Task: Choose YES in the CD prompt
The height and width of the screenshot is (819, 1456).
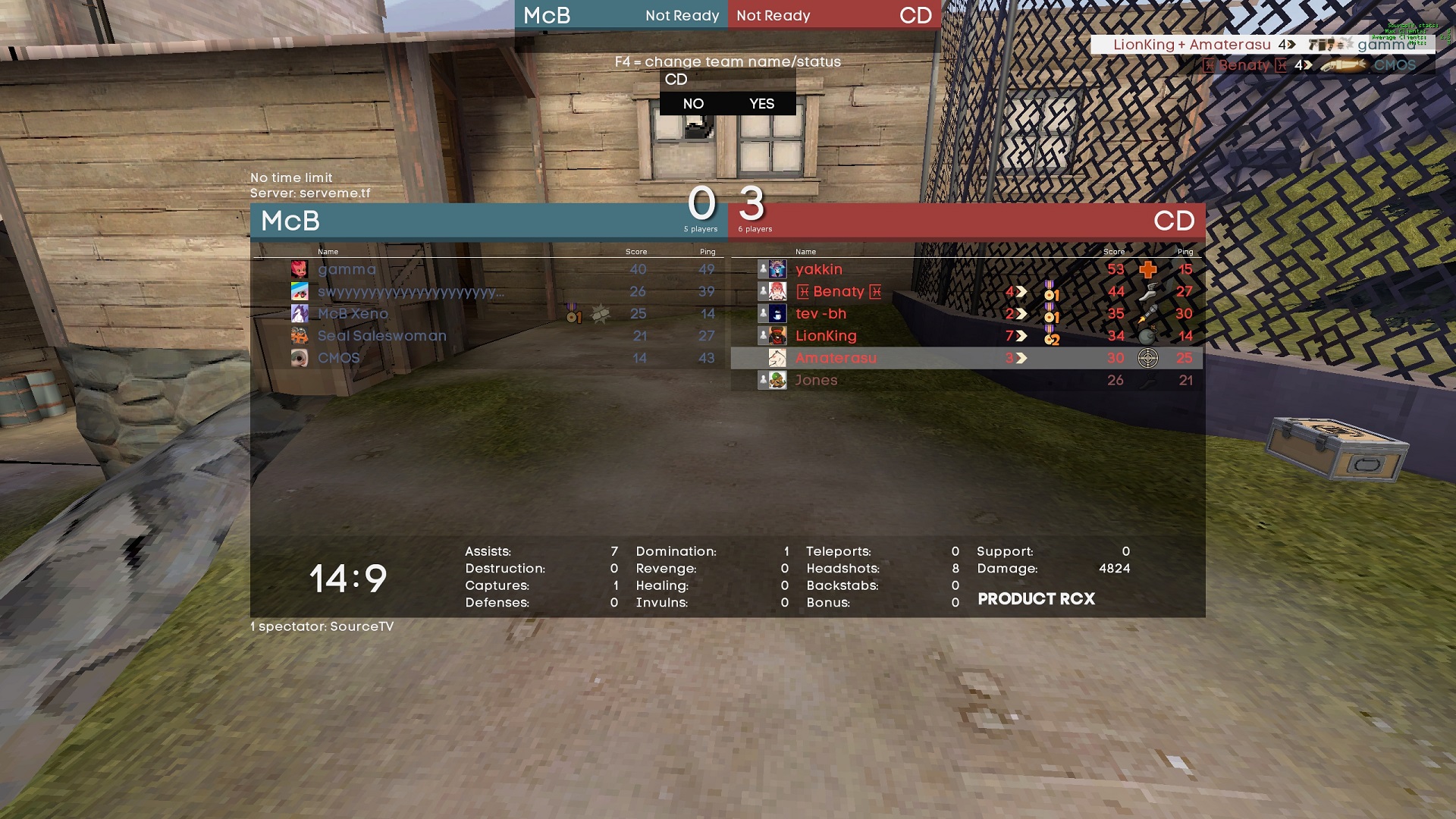Action: click(761, 104)
